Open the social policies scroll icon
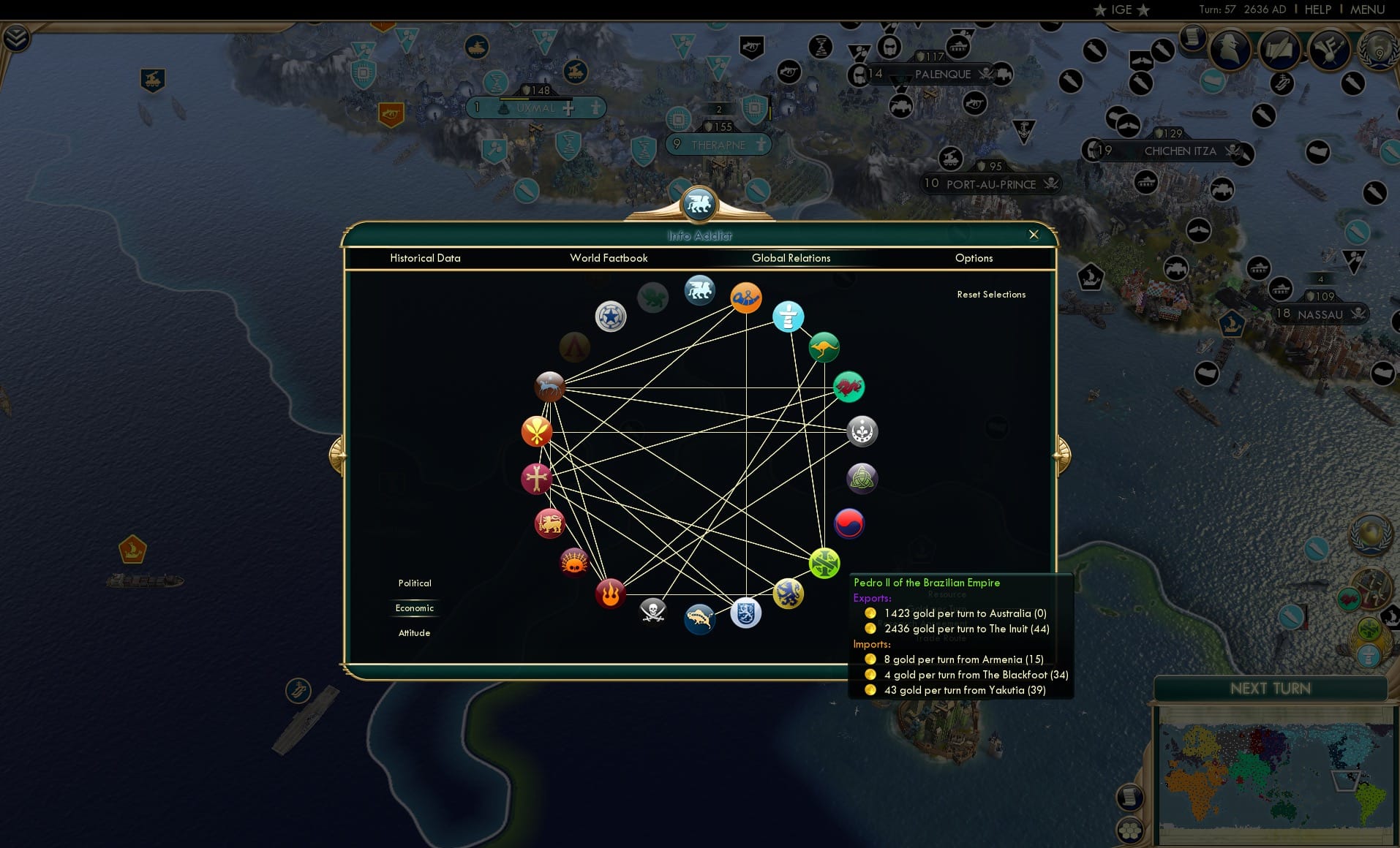The width and height of the screenshot is (1400, 848). (1280, 50)
